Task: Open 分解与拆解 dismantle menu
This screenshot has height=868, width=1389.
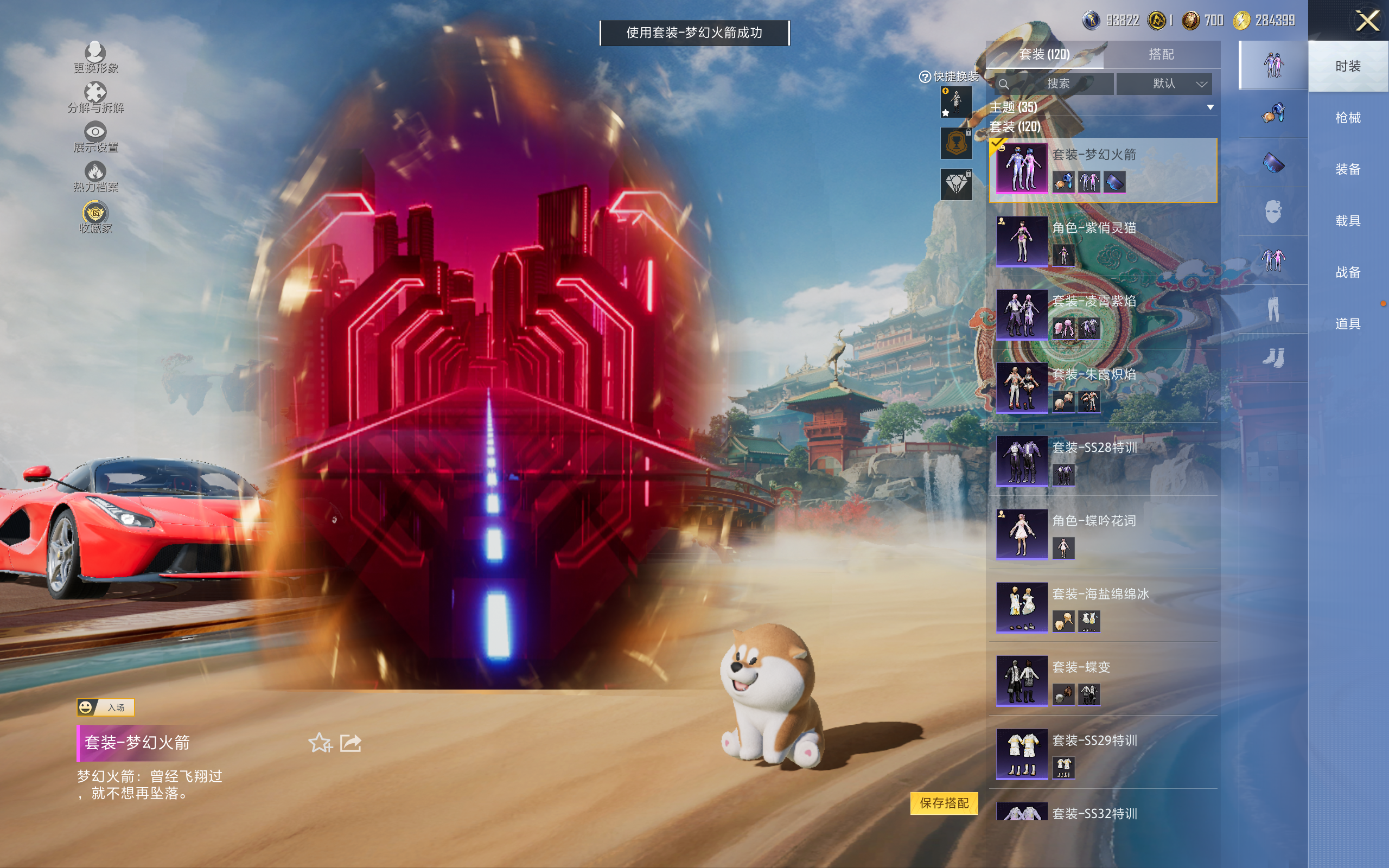Action: click(x=95, y=98)
